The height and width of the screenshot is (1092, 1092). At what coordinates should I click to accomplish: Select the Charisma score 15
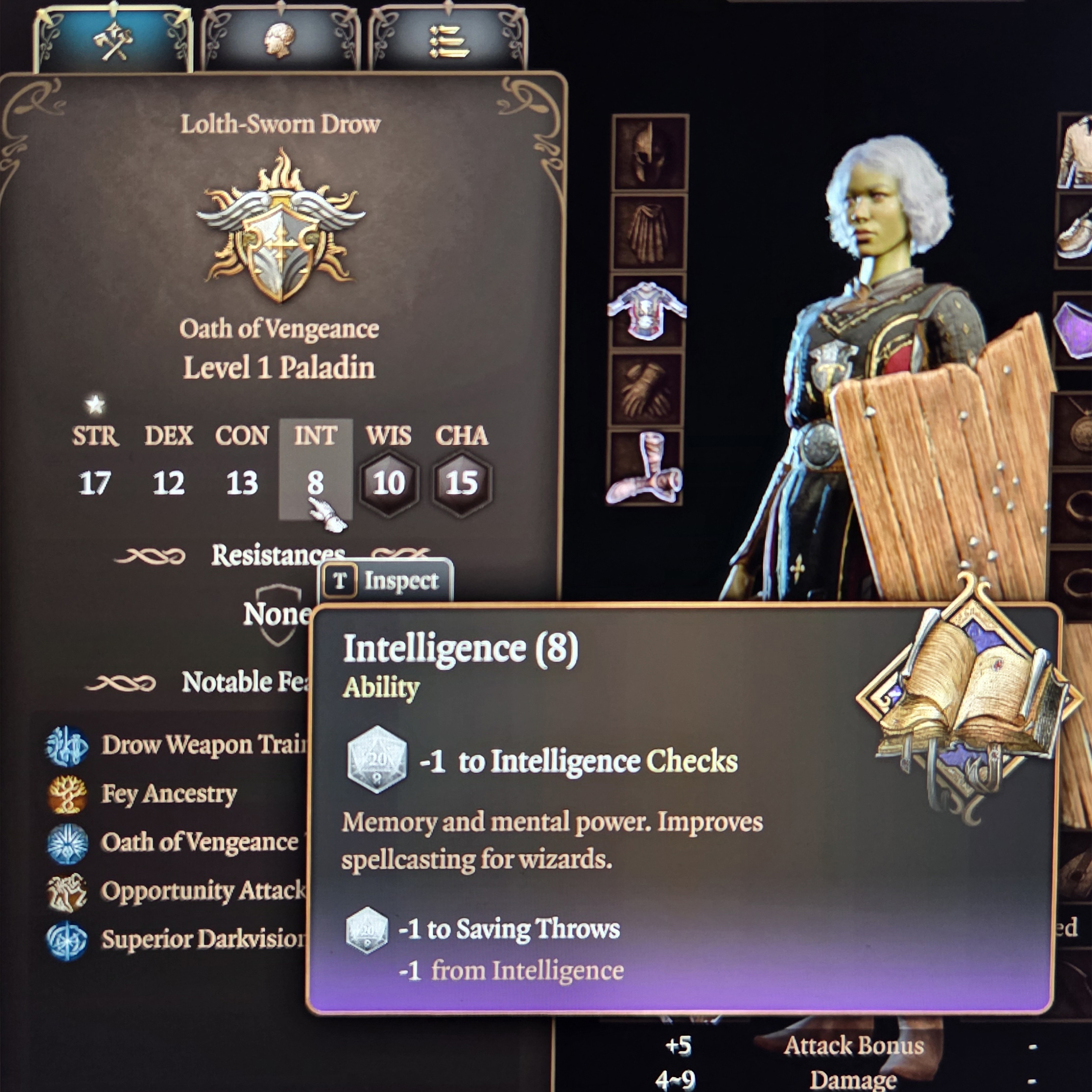tap(462, 483)
